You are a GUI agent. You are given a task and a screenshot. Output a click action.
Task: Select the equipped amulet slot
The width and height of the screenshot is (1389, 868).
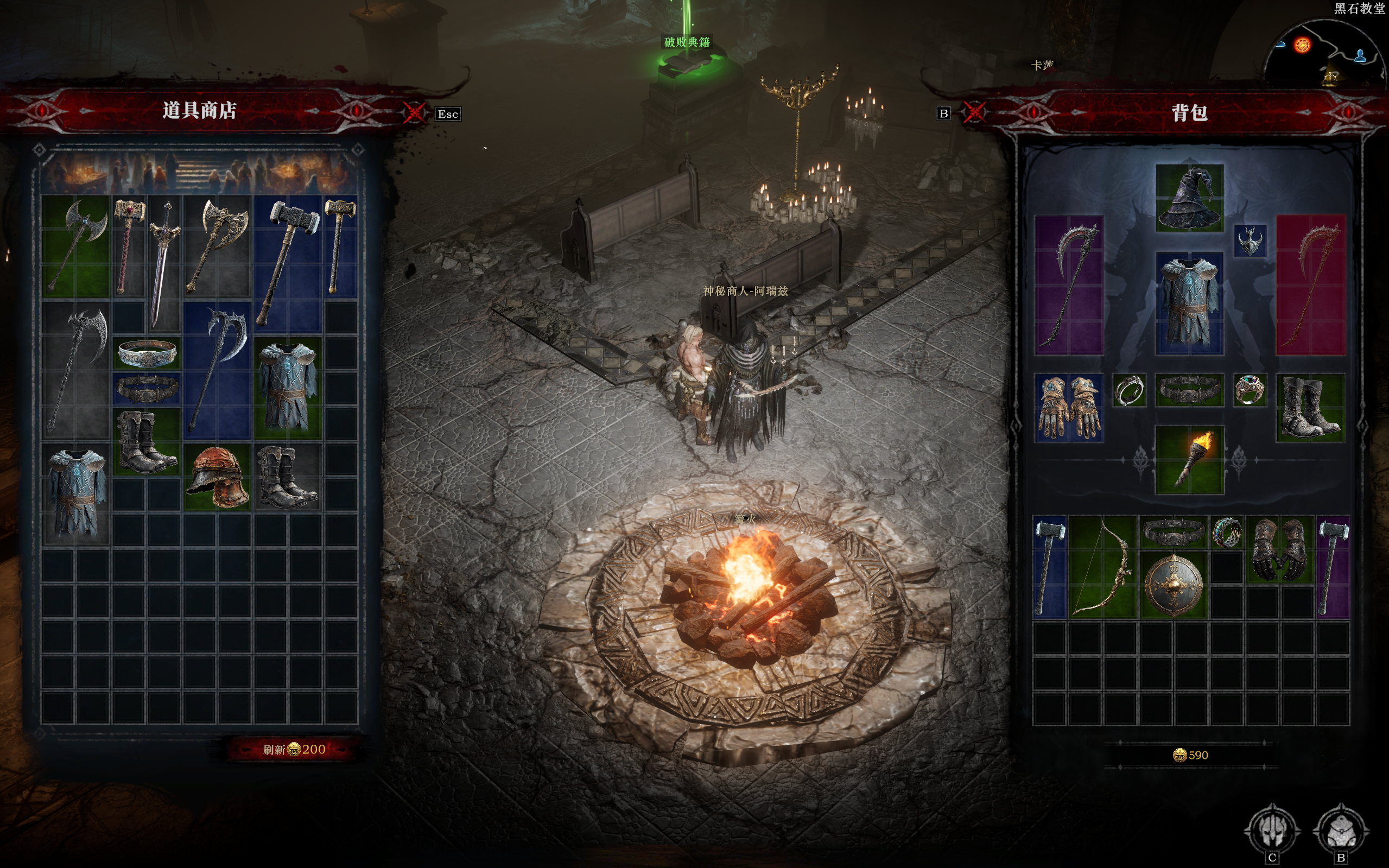coord(1250,240)
